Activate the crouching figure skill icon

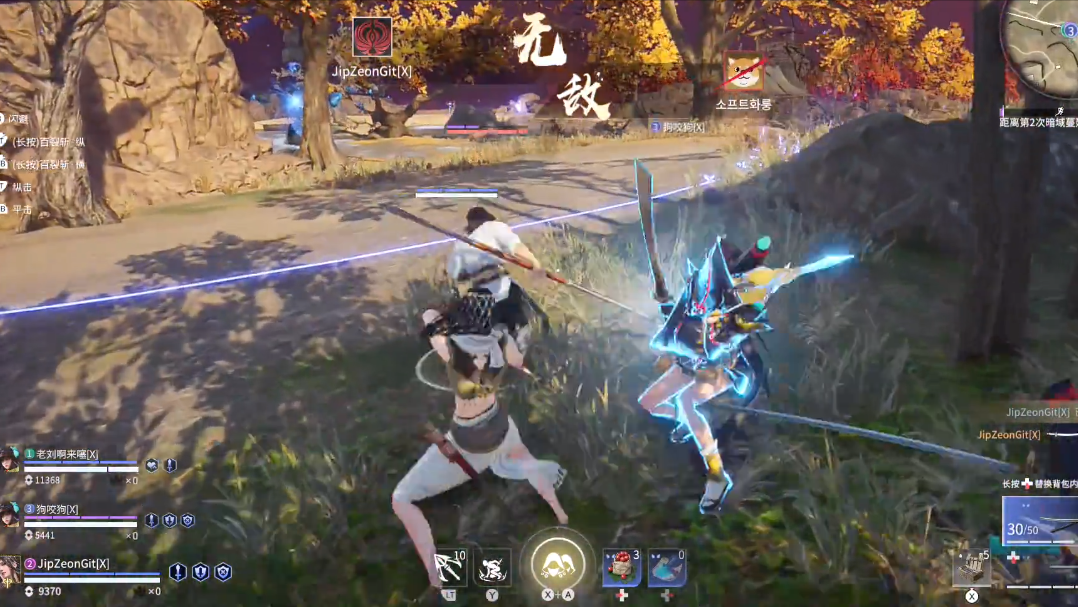(492, 567)
